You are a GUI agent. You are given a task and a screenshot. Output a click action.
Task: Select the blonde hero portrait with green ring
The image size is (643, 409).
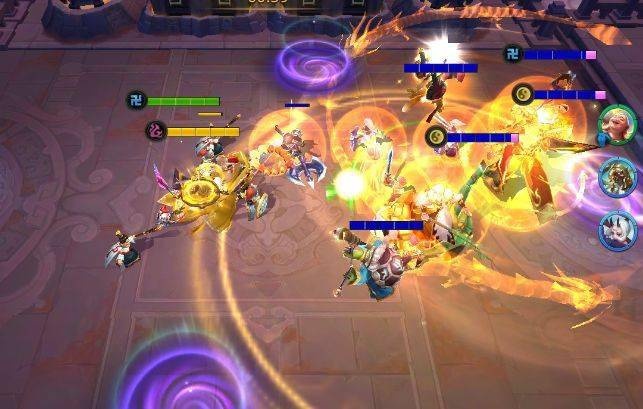click(615, 126)
